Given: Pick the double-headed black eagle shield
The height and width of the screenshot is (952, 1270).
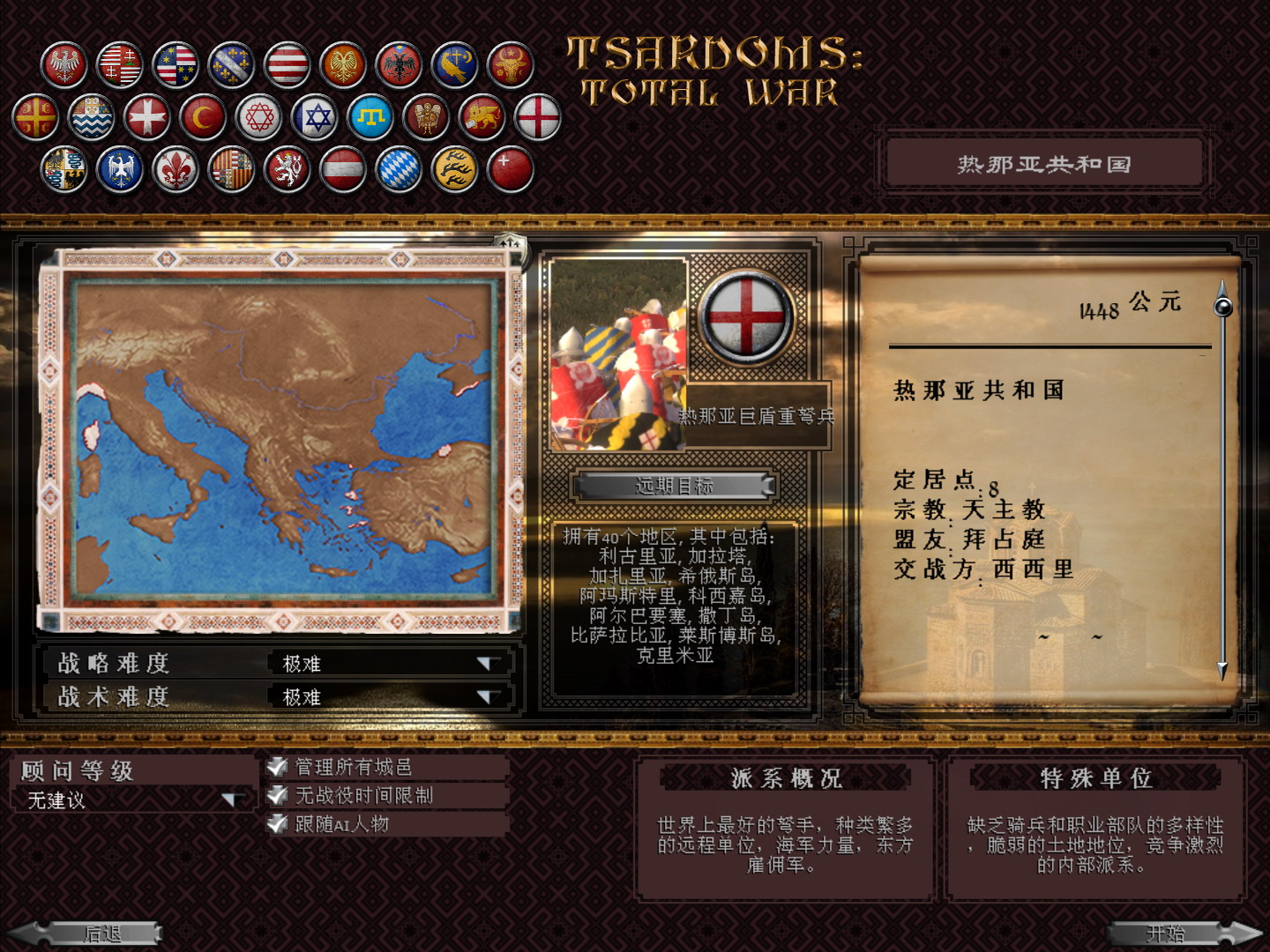Looking at the screenshot, I should [400, 64].
